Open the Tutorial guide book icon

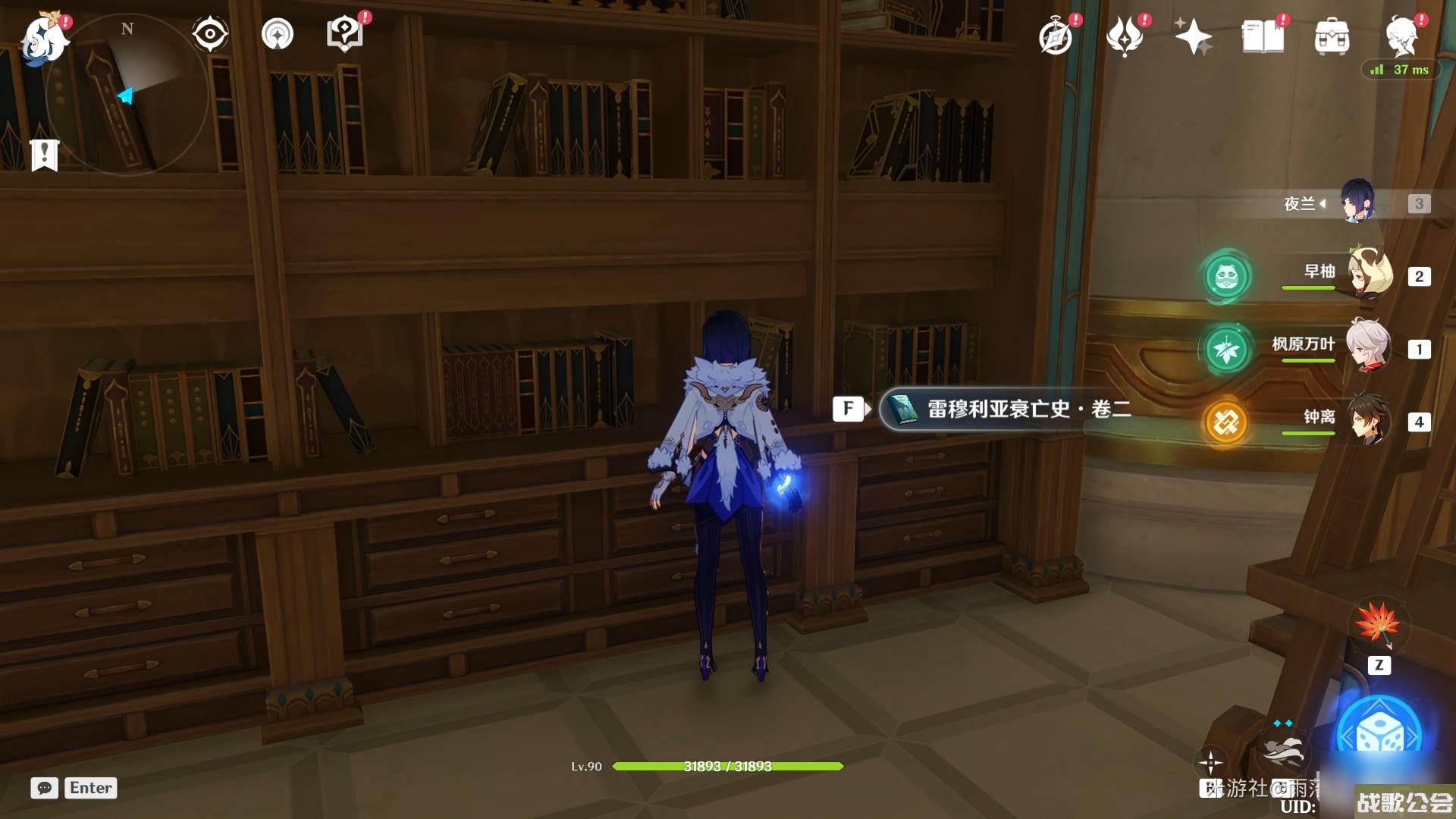pos(344,33)
